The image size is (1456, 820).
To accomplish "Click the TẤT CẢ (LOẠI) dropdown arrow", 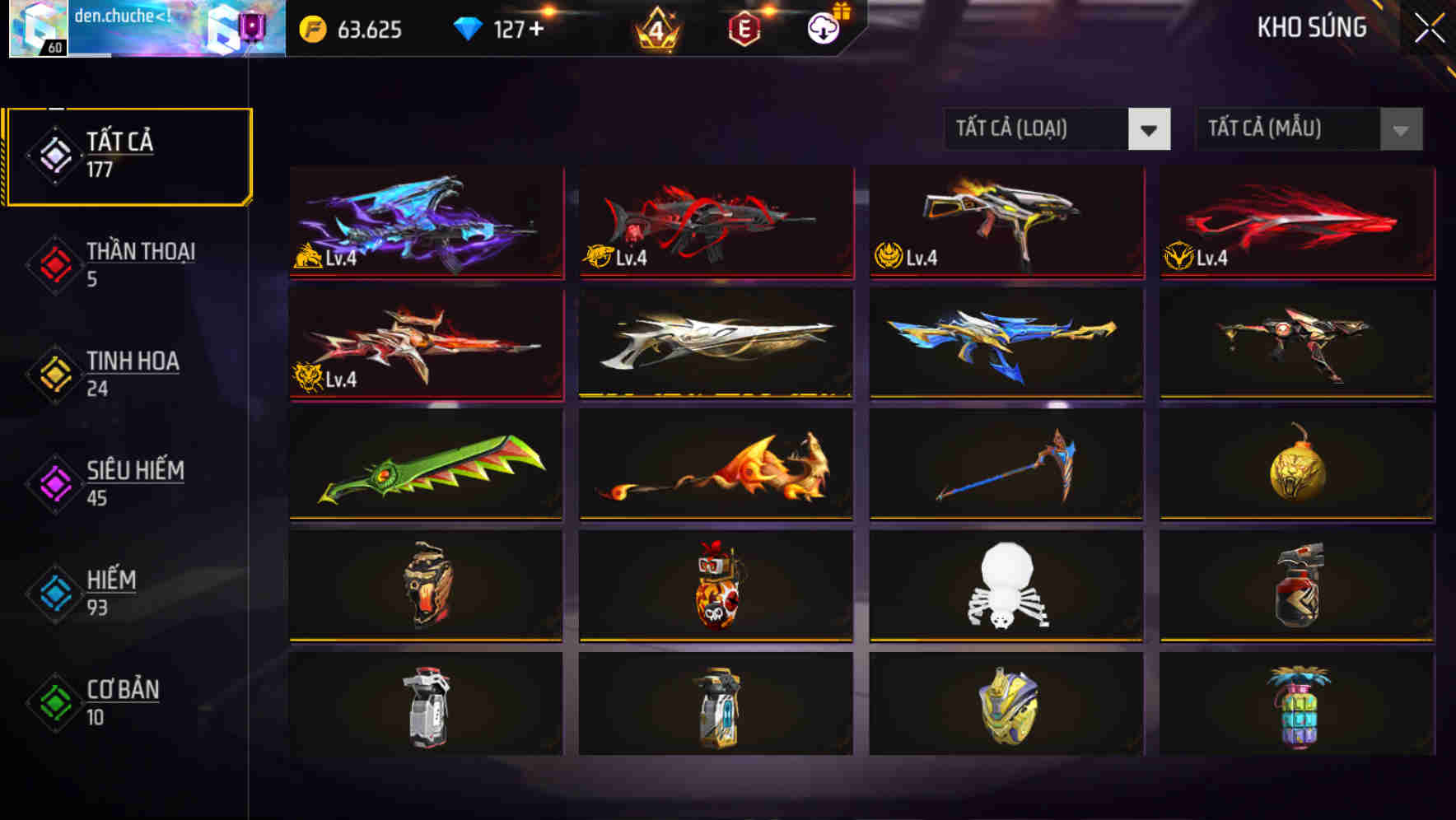I will (x=1150, y=129).
